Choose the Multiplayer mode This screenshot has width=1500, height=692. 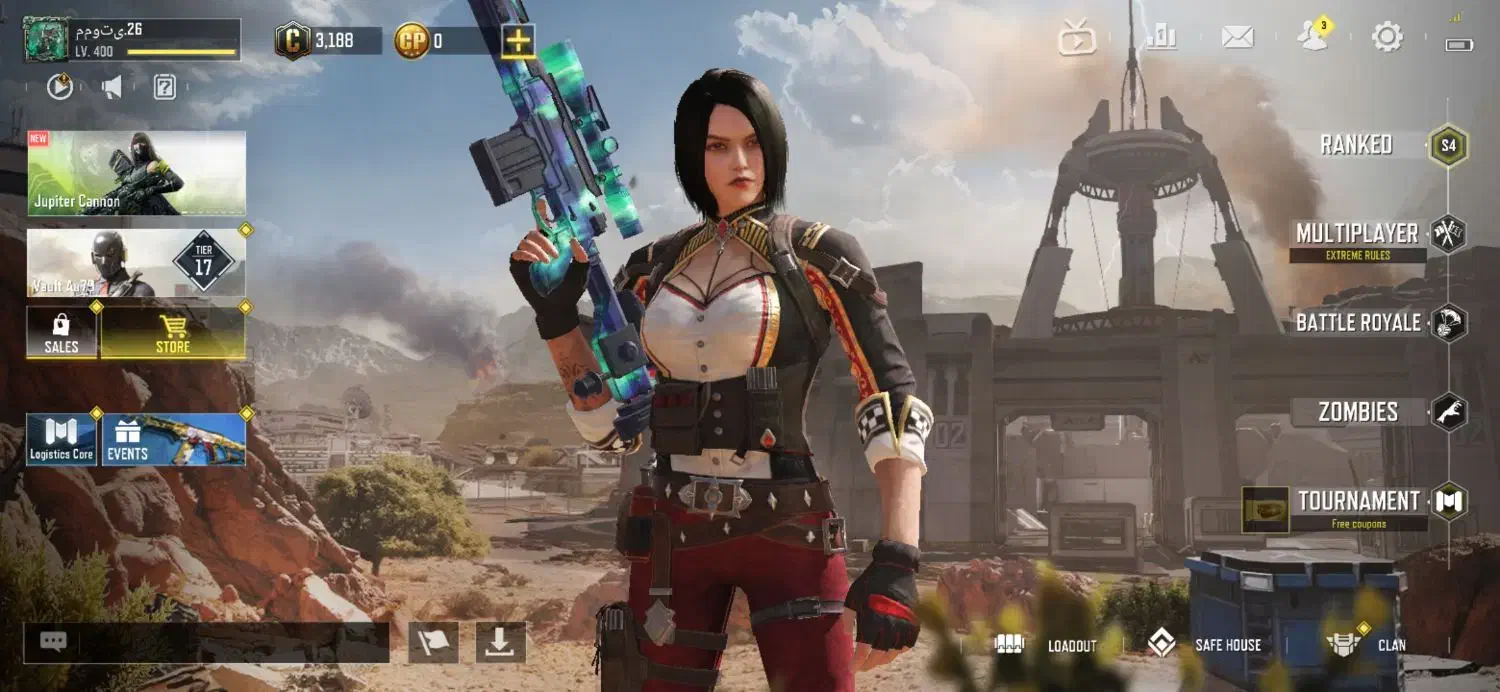pyautogui.click(x=1357, y=234)
